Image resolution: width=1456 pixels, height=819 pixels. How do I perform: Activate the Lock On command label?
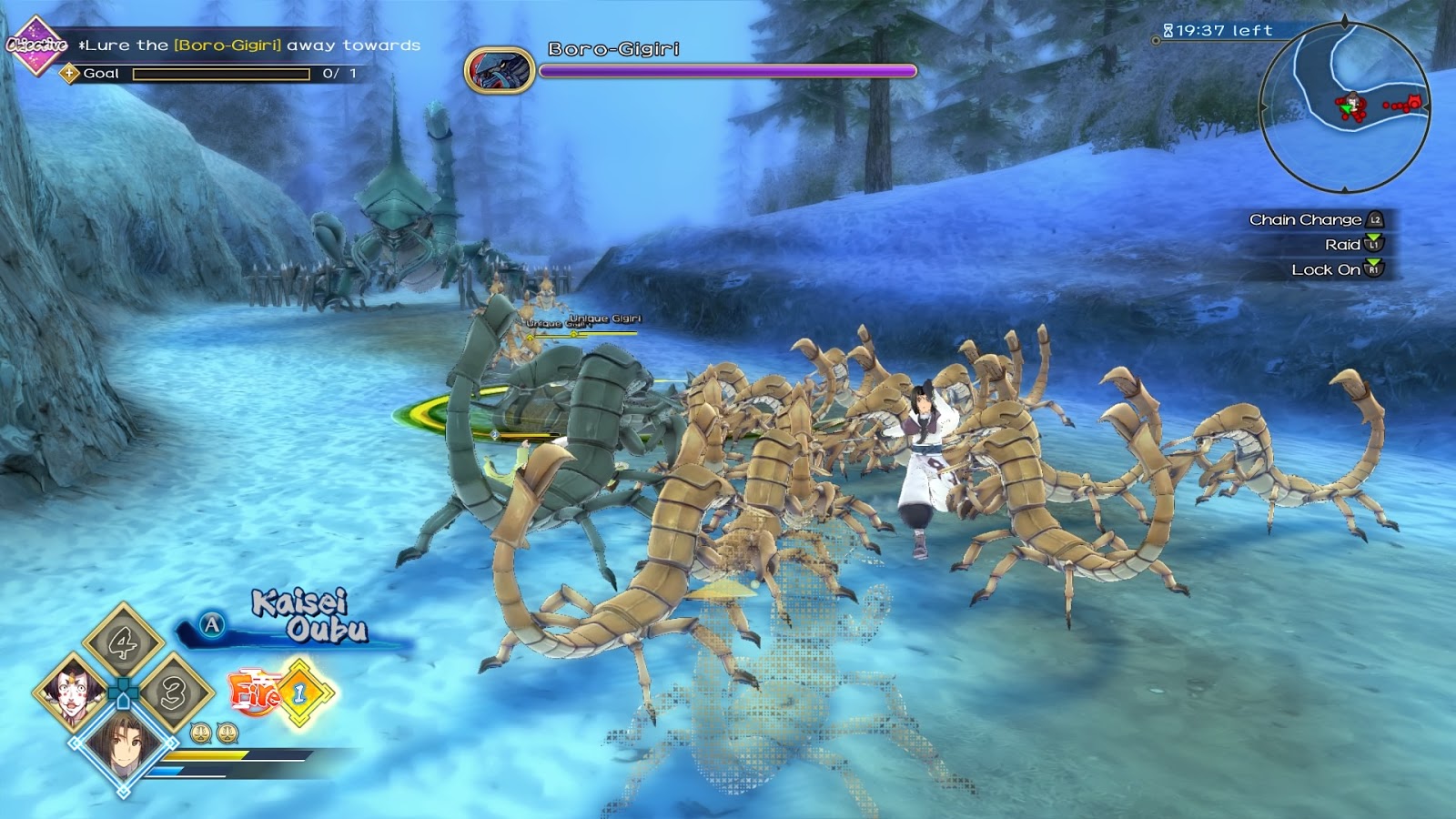click(1325, 269)
